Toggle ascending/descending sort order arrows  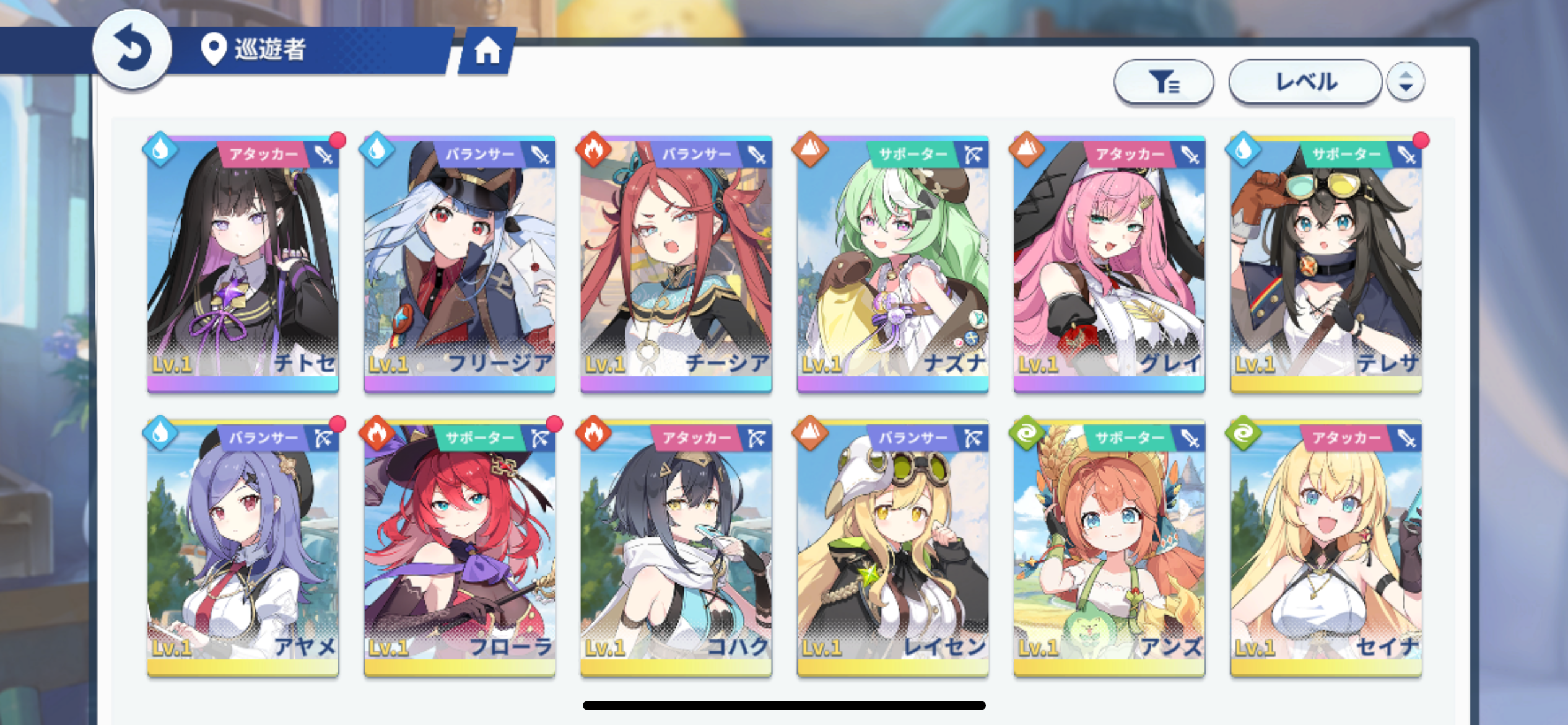1405,82
